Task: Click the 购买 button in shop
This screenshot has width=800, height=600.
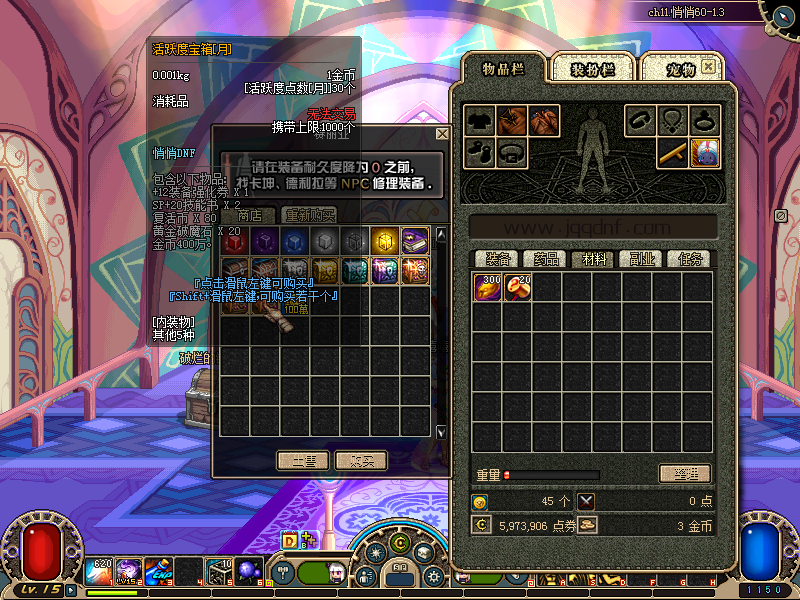Action: (361, 461)
